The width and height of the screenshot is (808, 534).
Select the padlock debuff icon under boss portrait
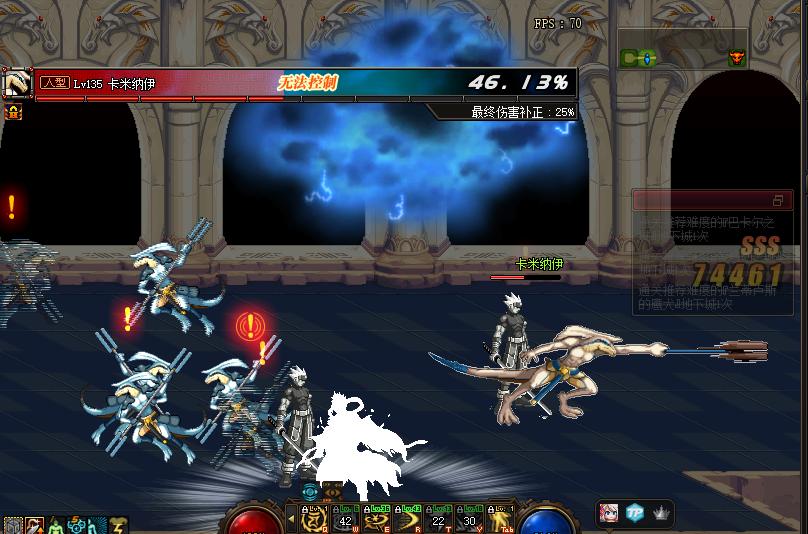(15, 112)
